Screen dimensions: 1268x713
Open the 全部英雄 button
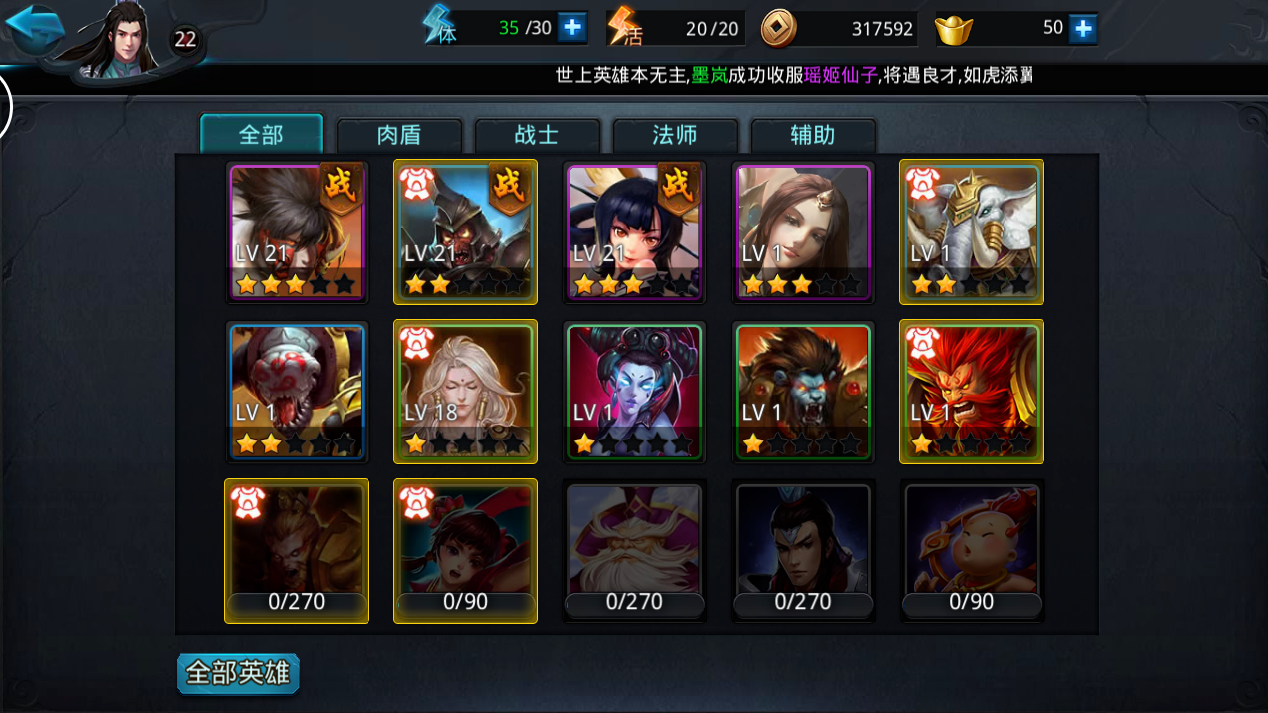(x=238, y=673)
